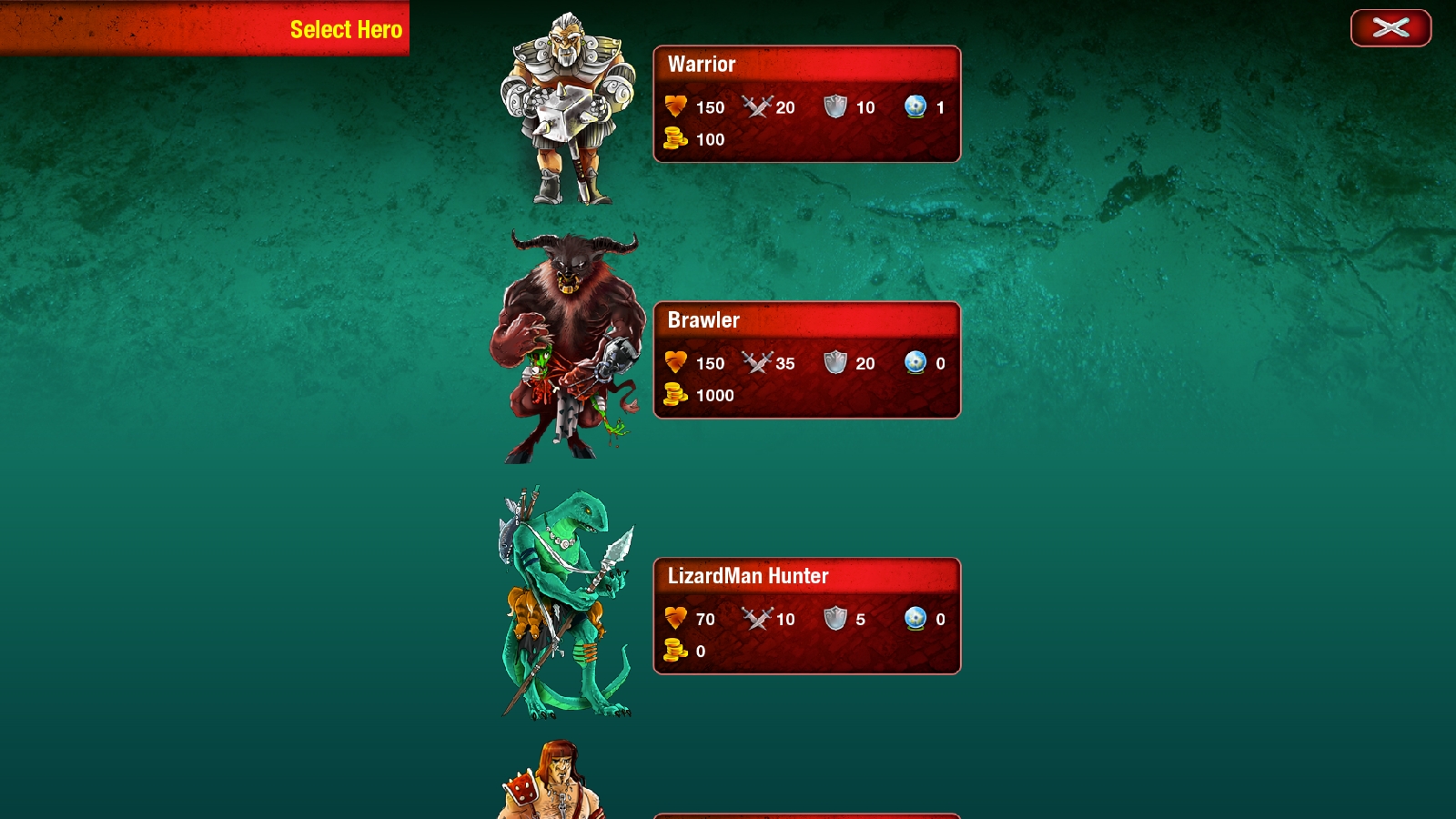Click the green LizardMan Hunter portrait
This screenshot has height=819, width=1456.
[x=564, y=603]
